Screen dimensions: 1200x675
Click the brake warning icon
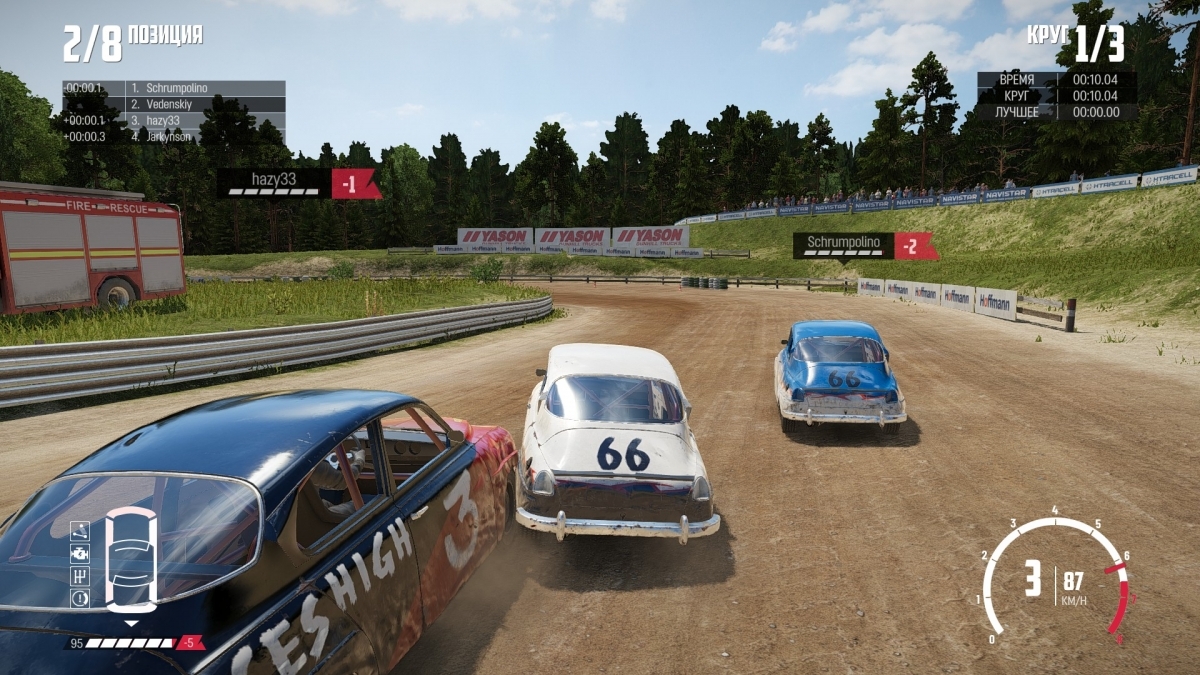coord(80,598)
